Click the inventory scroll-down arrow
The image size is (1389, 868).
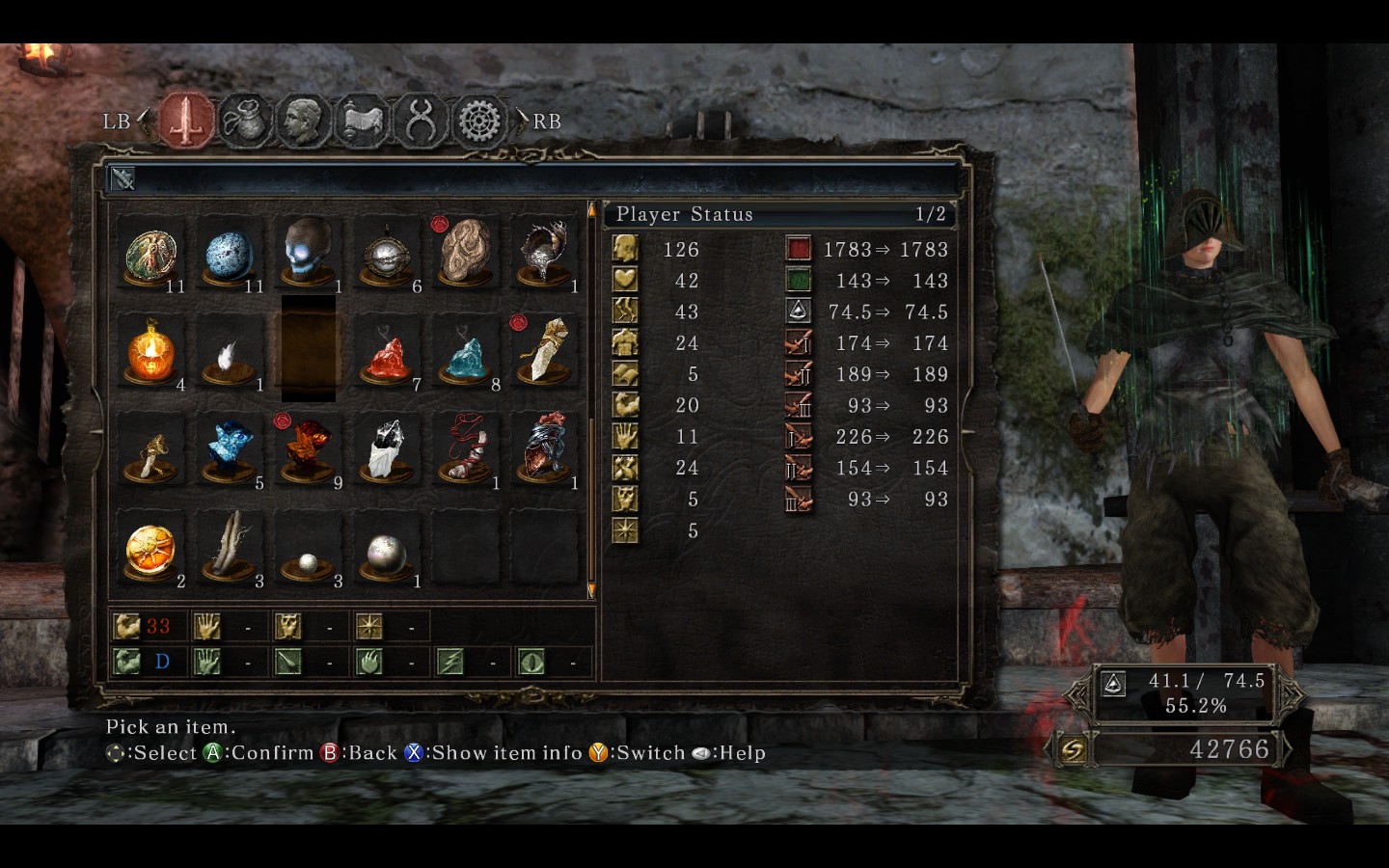tap(591, 589)
